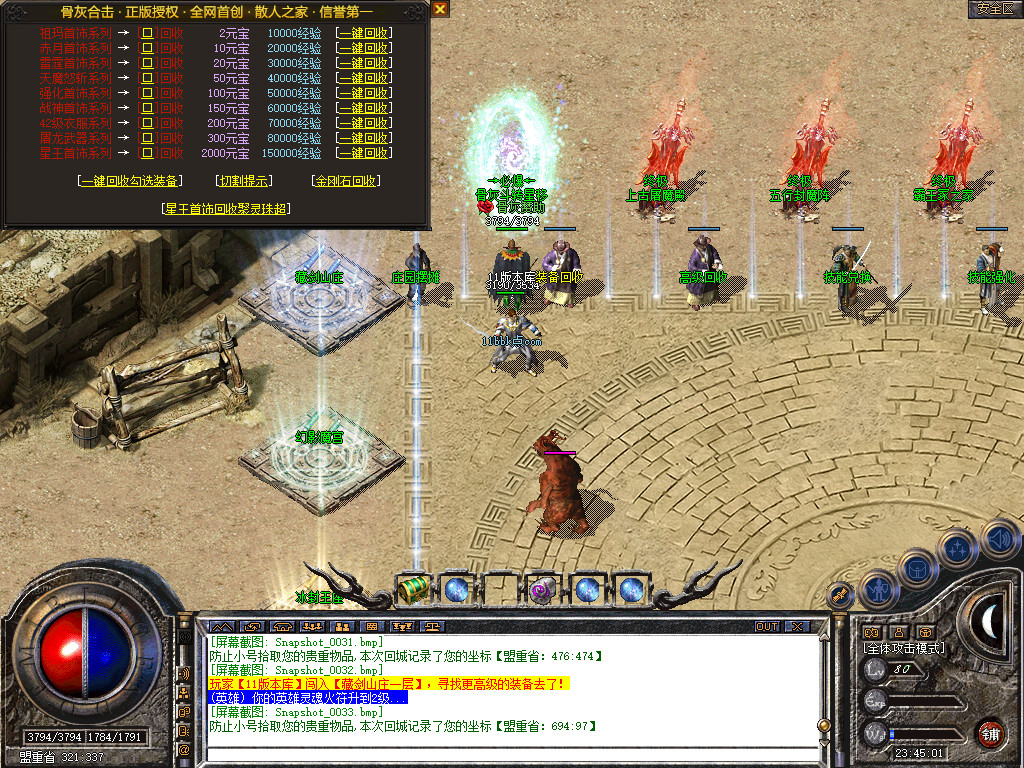Close the game with the chat-bar X button
1024x768 pixels.
coord(797,627)
